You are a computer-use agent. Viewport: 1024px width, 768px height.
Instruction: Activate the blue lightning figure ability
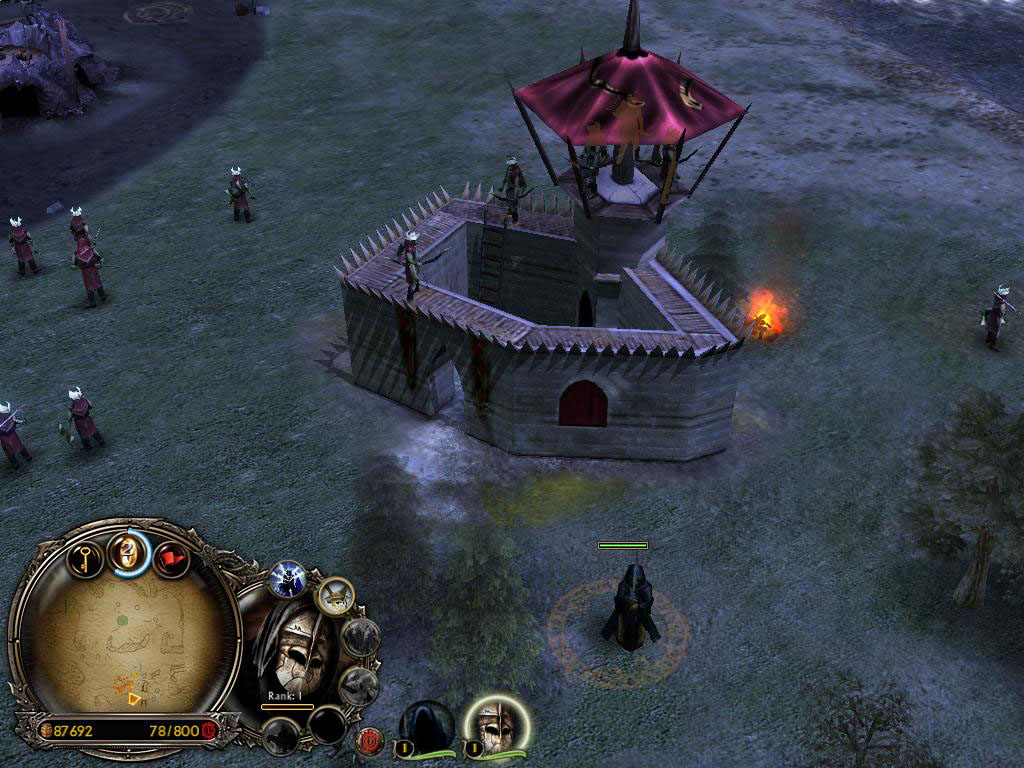pos(288,578)
